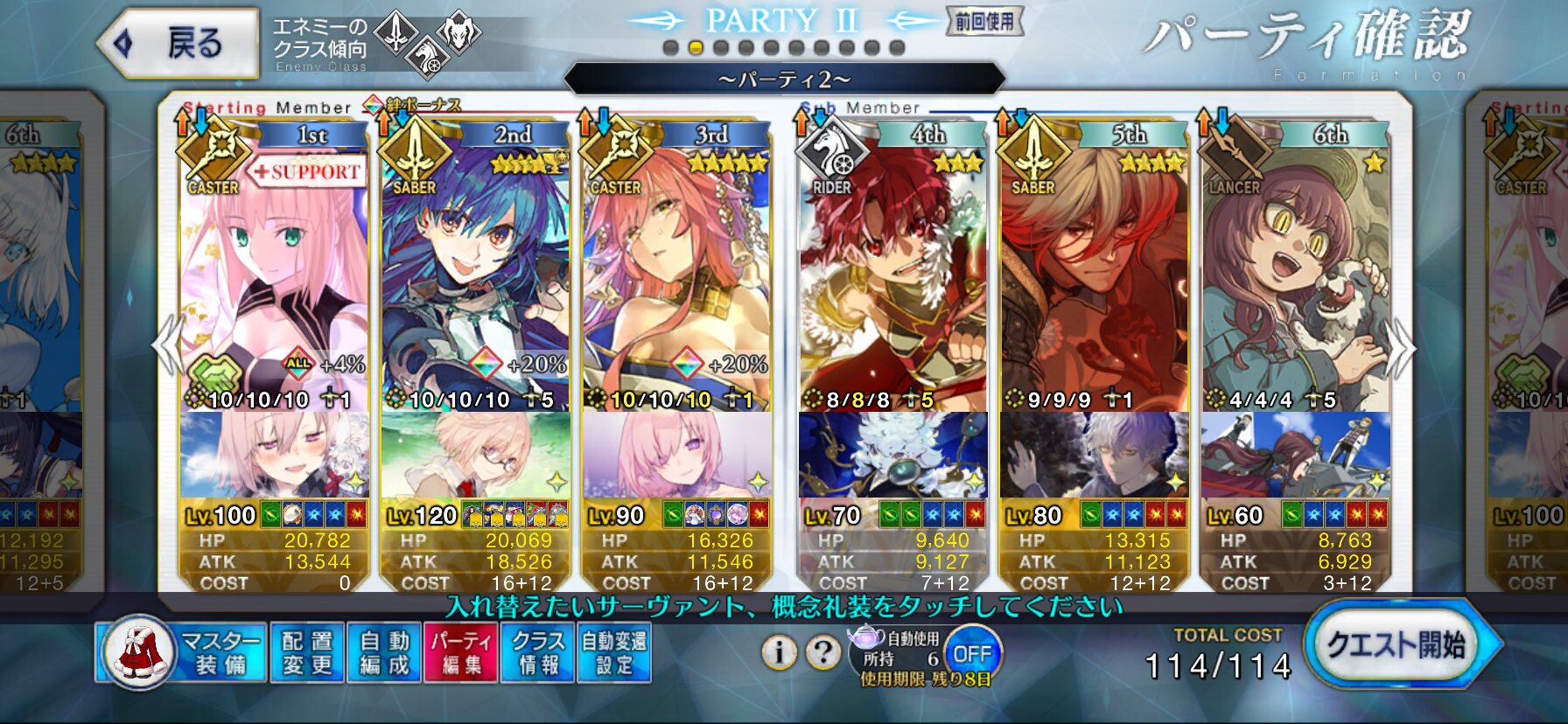This screenshot has width=1568, height=724.
Task: Click the info 'i' button
Action: coord(779,651)
